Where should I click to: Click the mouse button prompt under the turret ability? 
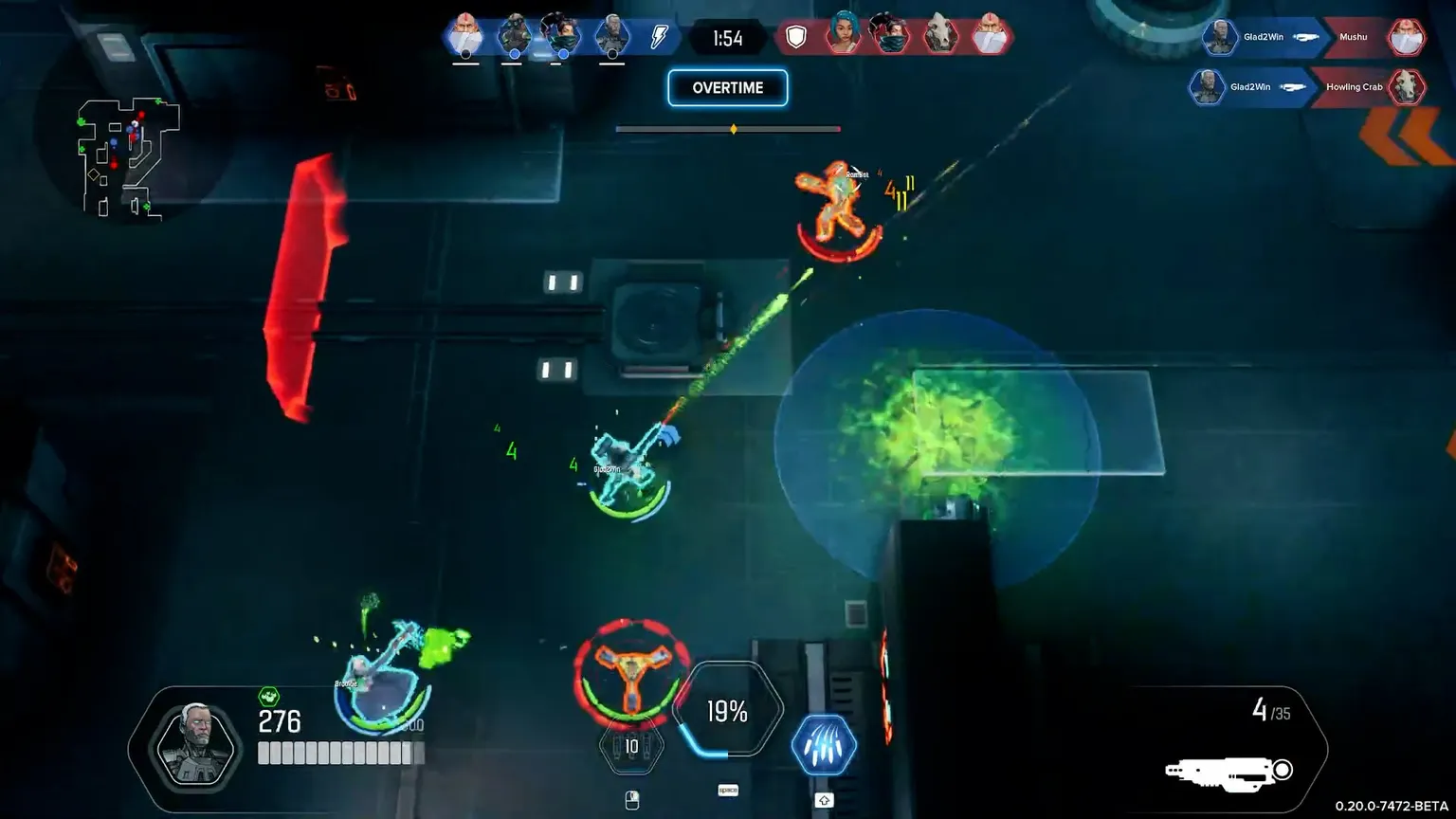pyautogui.click(x=631, y=799)
